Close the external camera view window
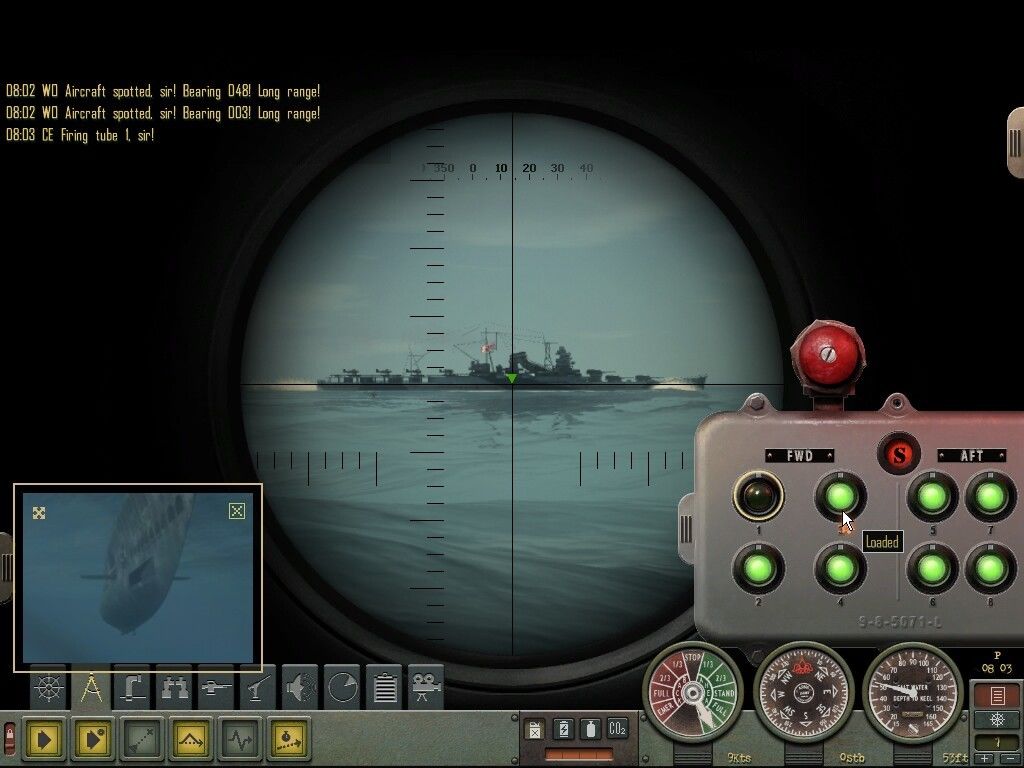Viewport: 1024px width, 768px height. tap(237, 511)
